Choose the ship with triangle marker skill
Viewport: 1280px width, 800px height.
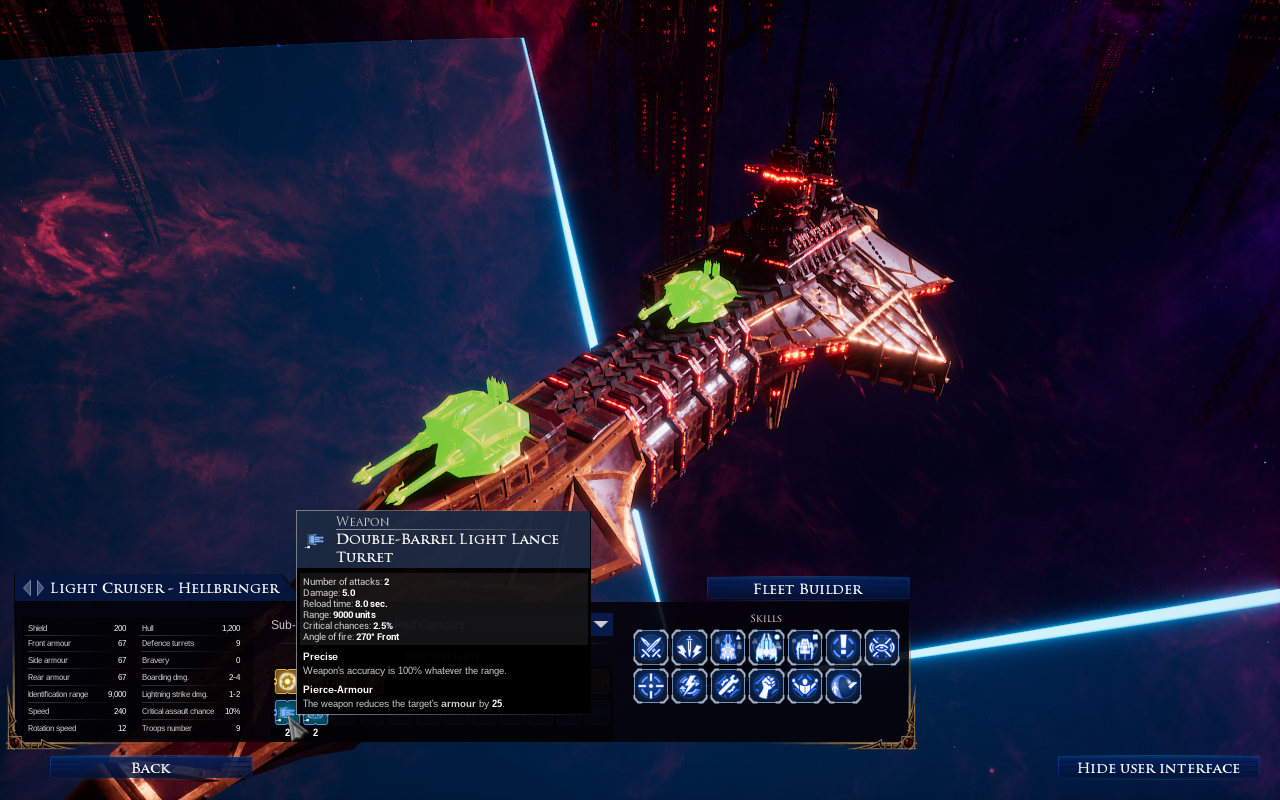coord(728,648)
